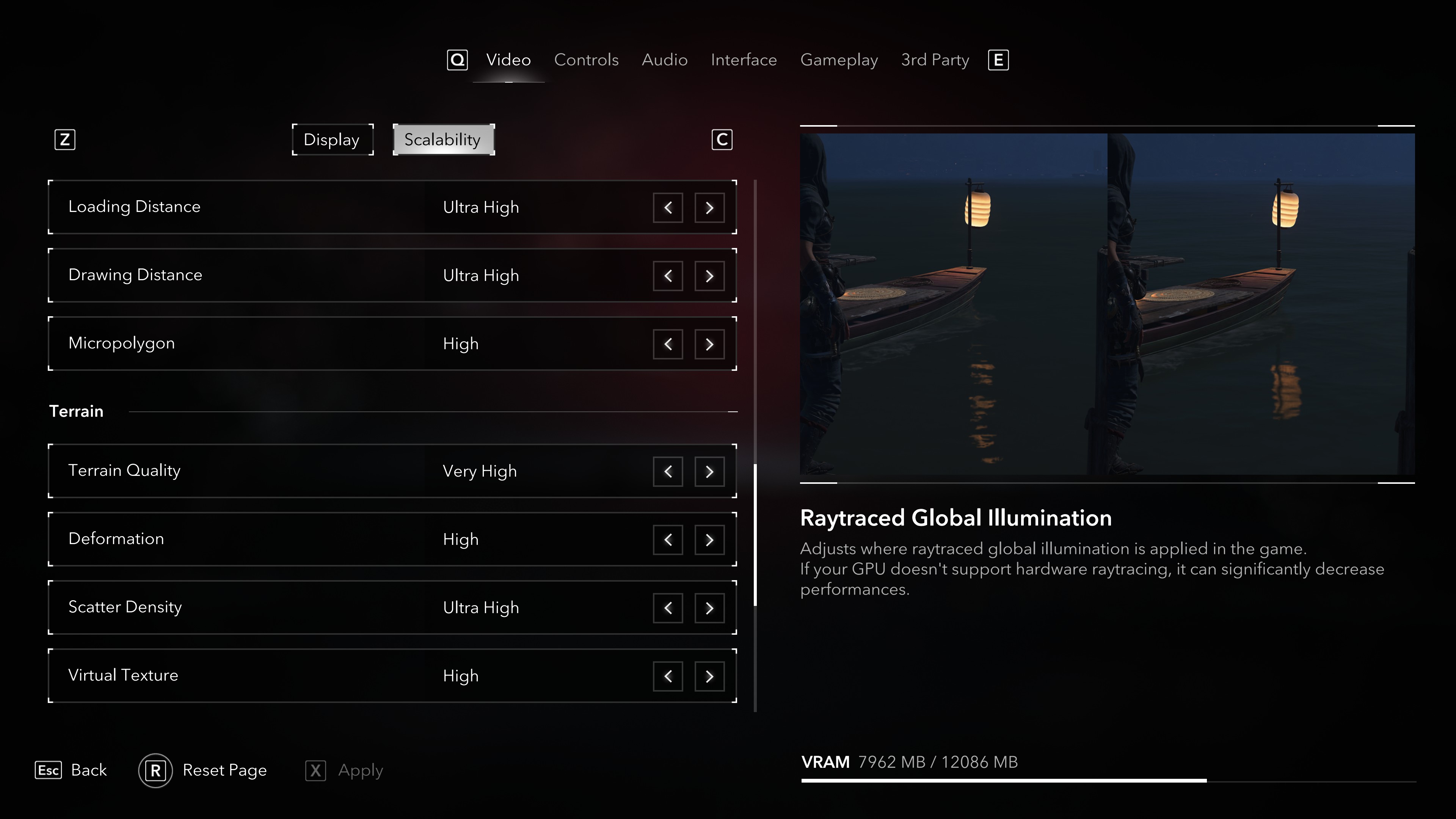This screenshot has height=819, width=1456.
Task: Increase Deformation using the right arrow
Action: pyautogui.click(x=709, y=540)
